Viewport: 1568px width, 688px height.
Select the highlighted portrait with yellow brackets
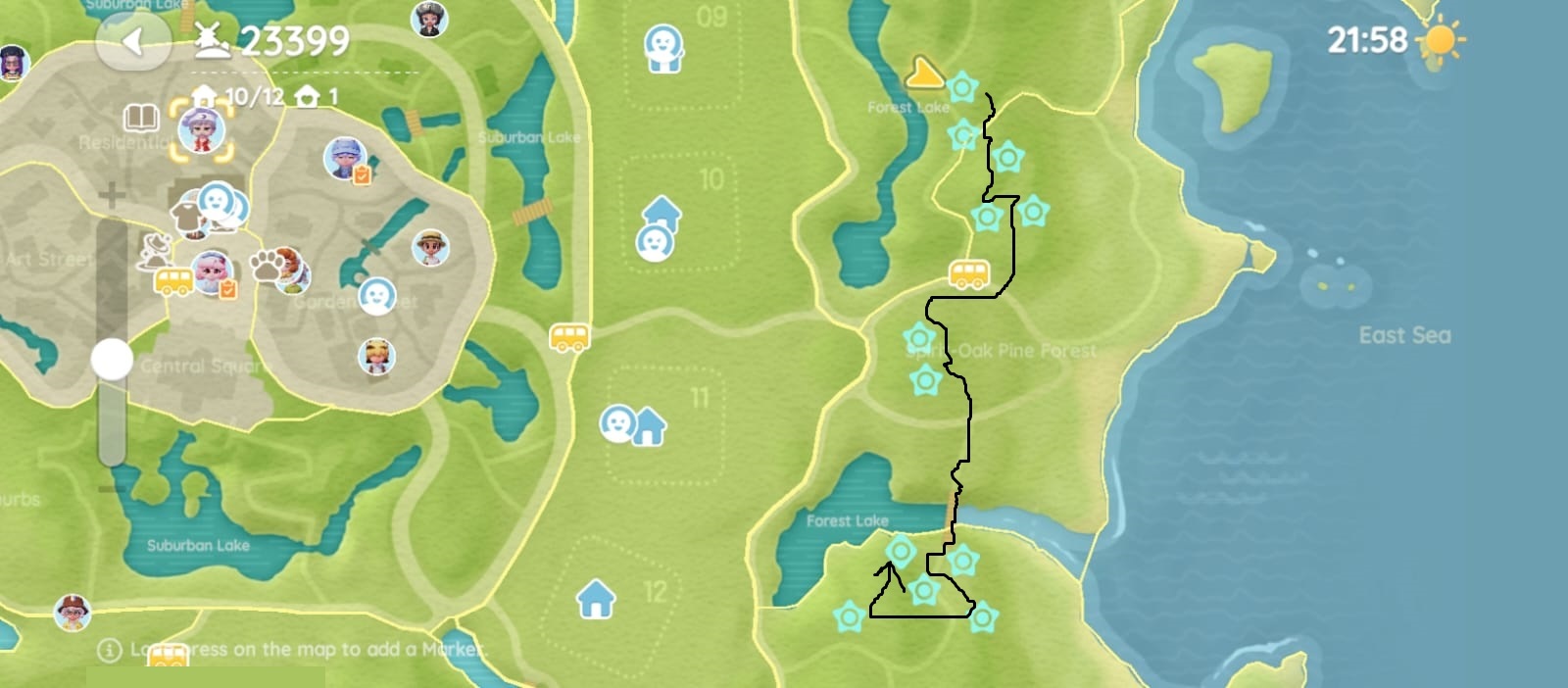point(202,130)
